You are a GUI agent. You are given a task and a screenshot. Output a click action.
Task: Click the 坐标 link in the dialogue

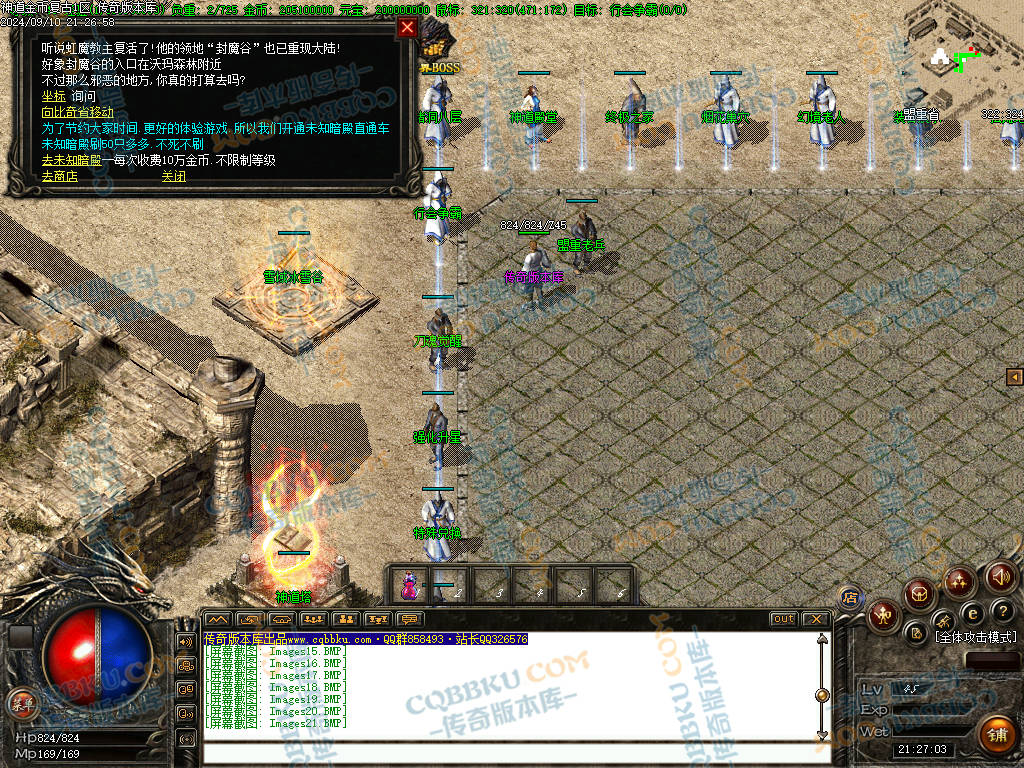53,96
